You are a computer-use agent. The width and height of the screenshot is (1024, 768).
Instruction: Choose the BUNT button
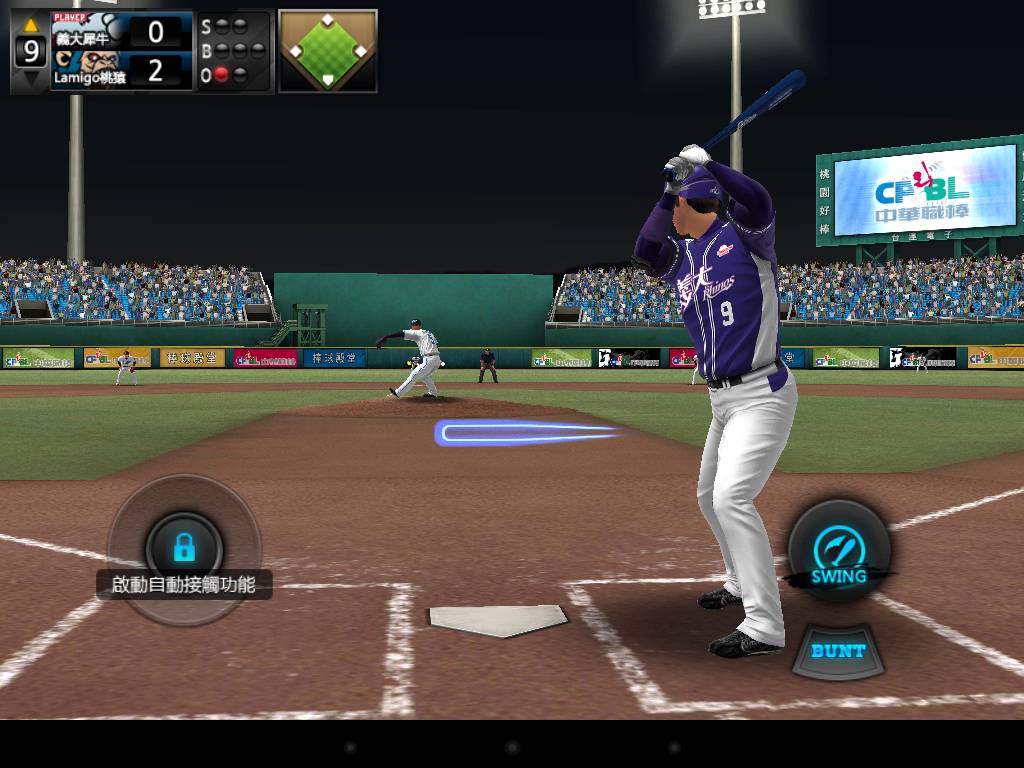click(838, 651)
